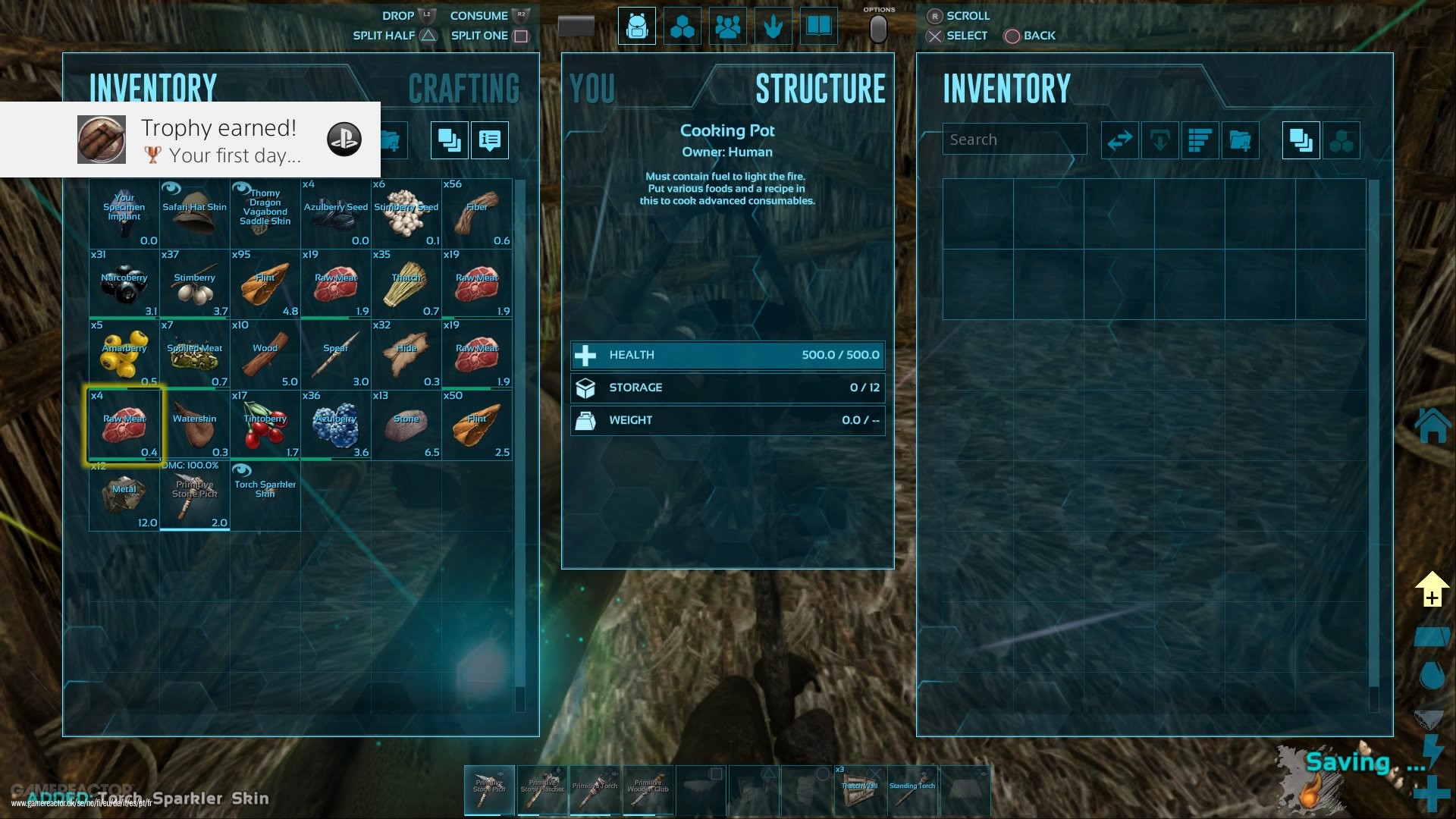Toggle the engrams view in structure inventory
The image size is (1456, 819).
pyautogui.click(x=1342, y=140)
